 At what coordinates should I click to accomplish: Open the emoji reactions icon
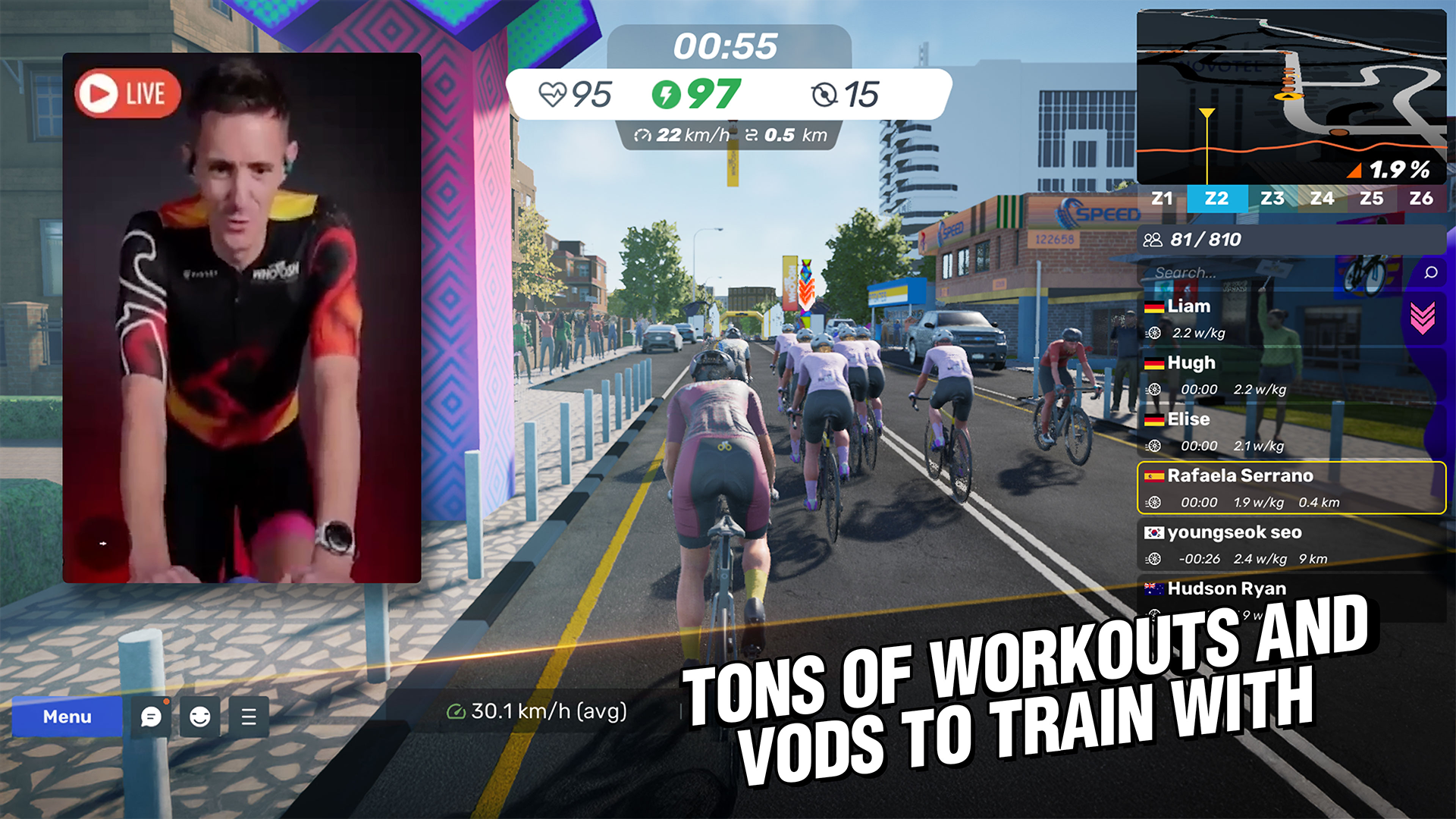(199, 717)
